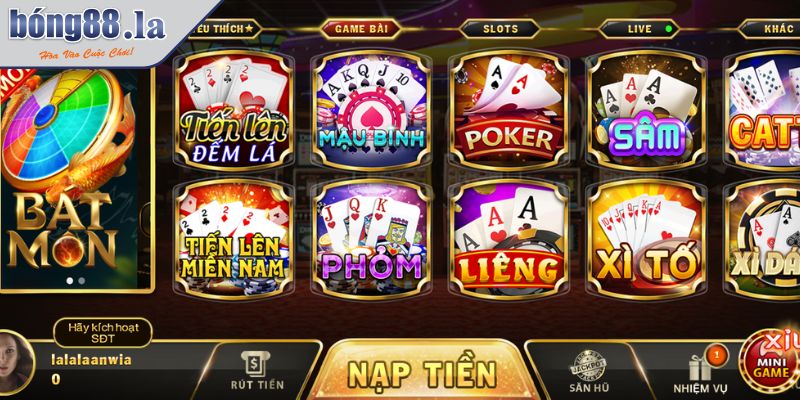Select the Live category tab
The width and height of the screenshot is (800, 400).
point(641,29)
